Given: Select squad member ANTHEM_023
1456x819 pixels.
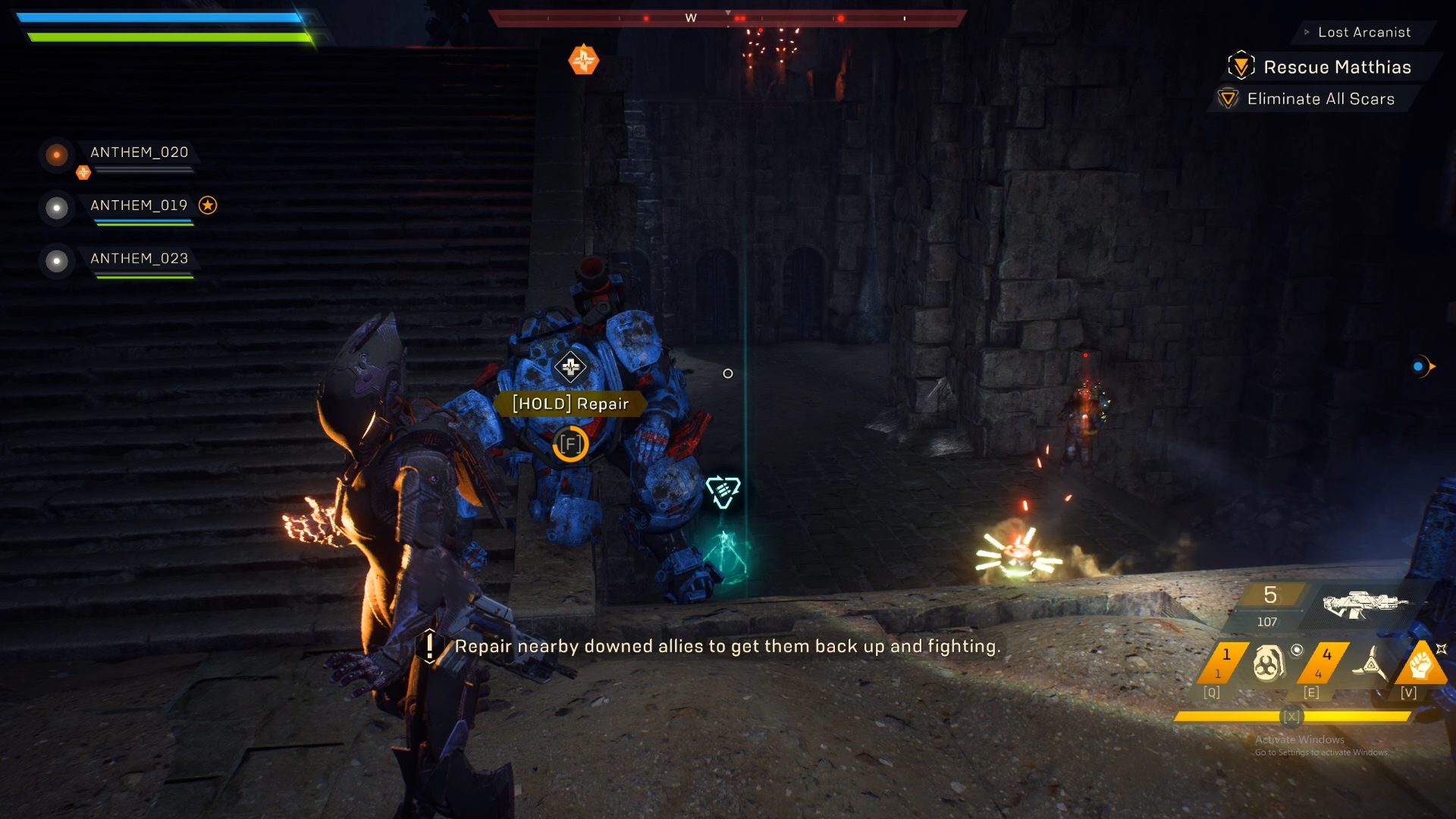Looking at the screenshot, I should 141,259.
